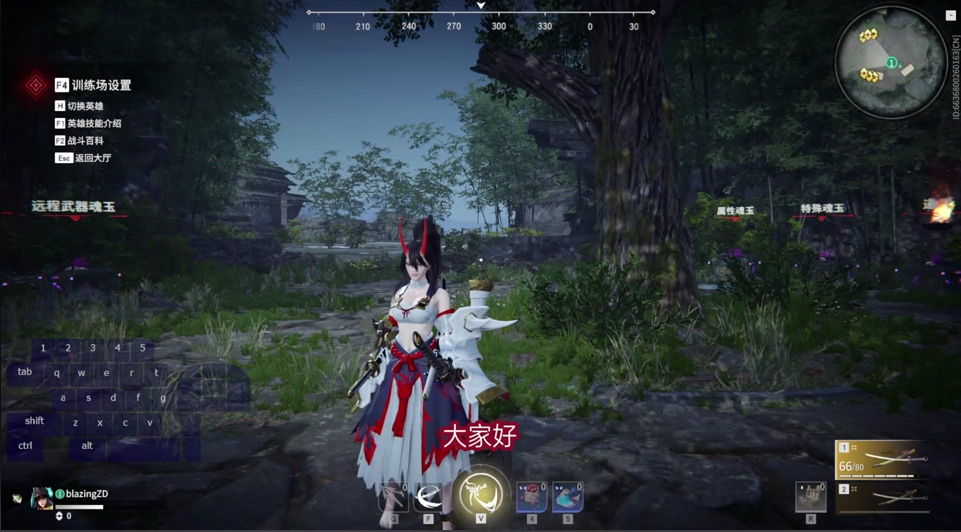The height and width of the screenshot is (532, 961).
Task: Choose 返回大厅 to return to lobby
Action: [x=92, y=158]
